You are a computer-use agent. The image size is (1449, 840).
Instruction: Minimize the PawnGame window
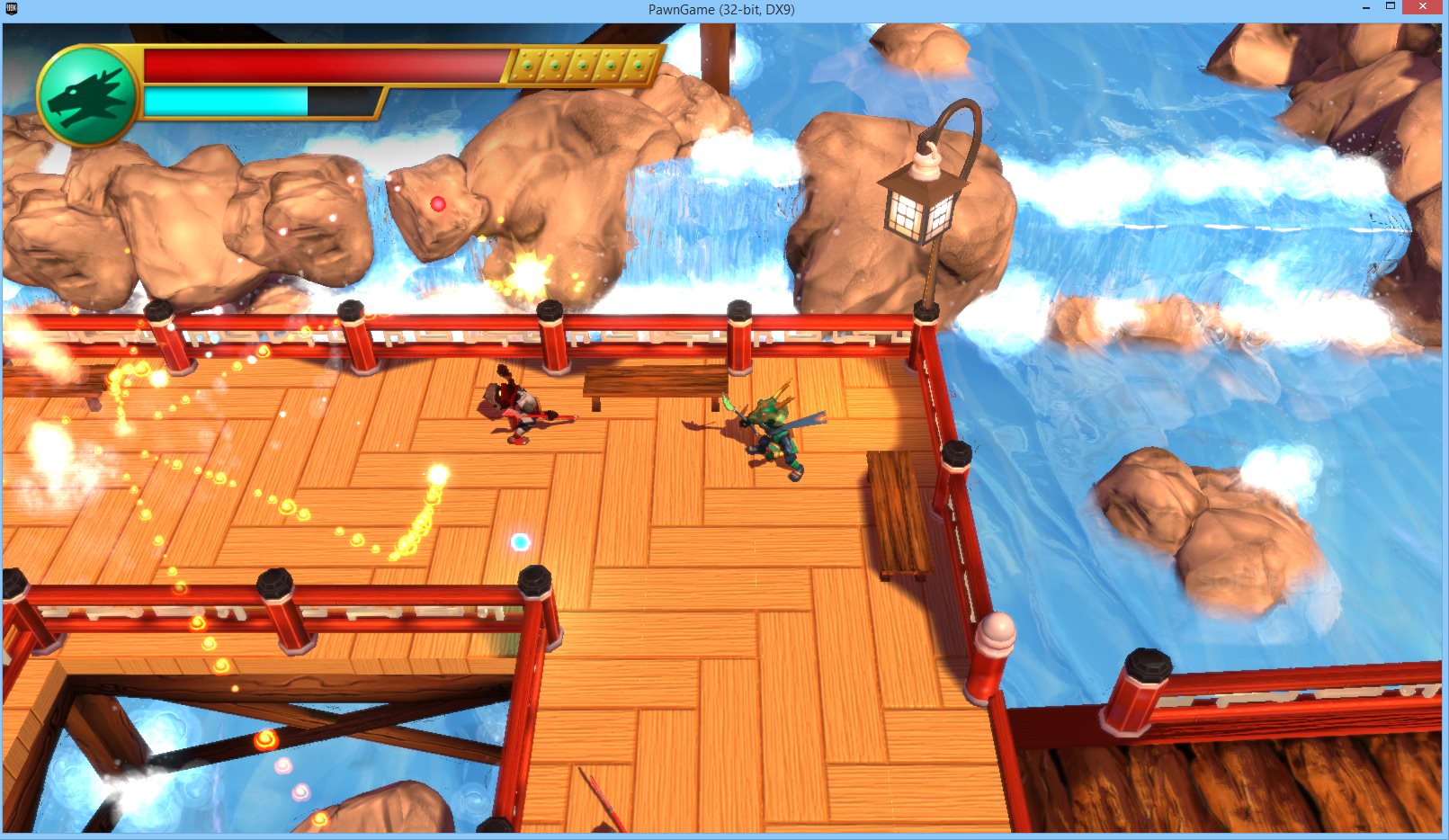(x=1365, y=7)
